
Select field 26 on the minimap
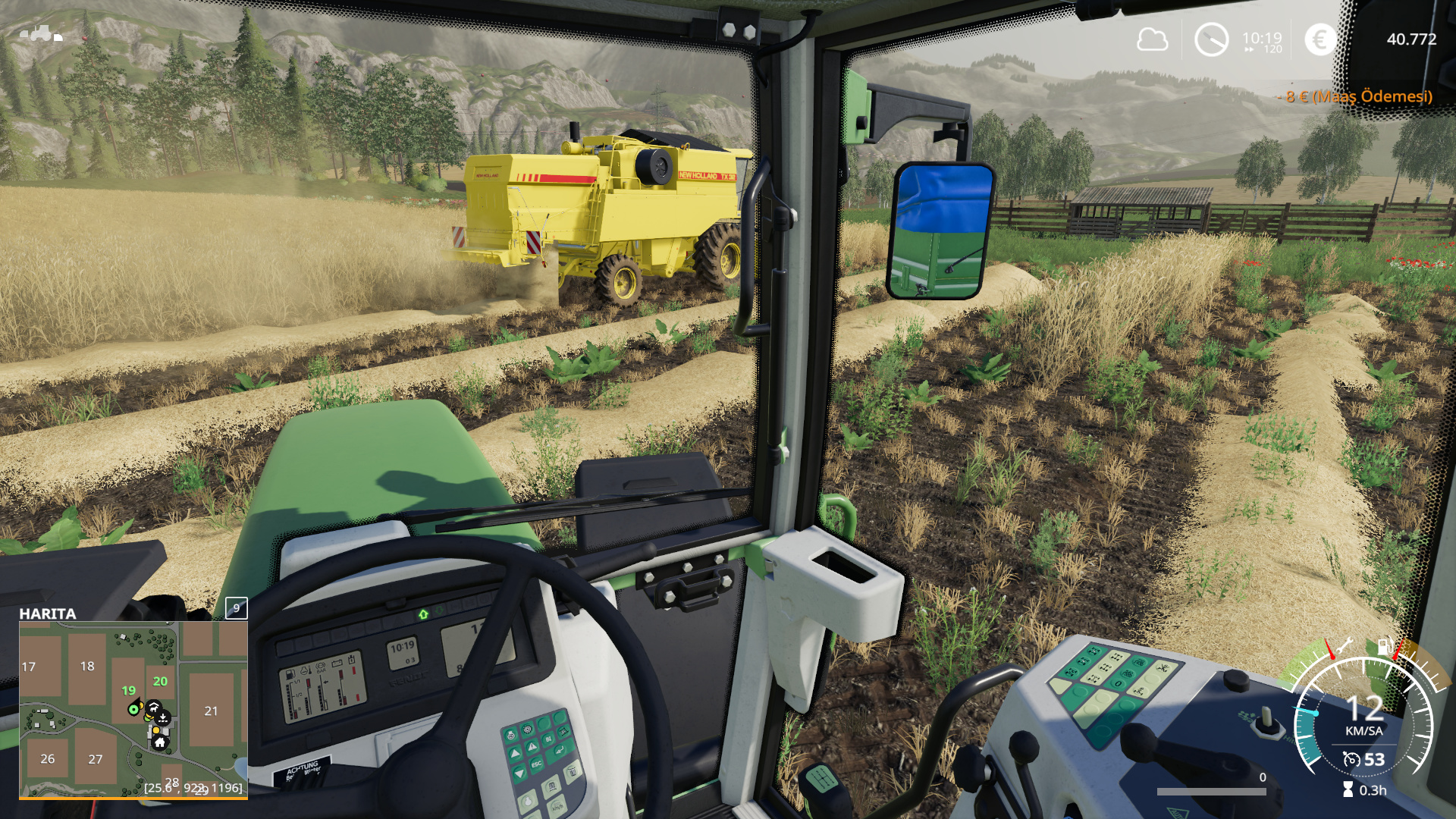(48, 758)
